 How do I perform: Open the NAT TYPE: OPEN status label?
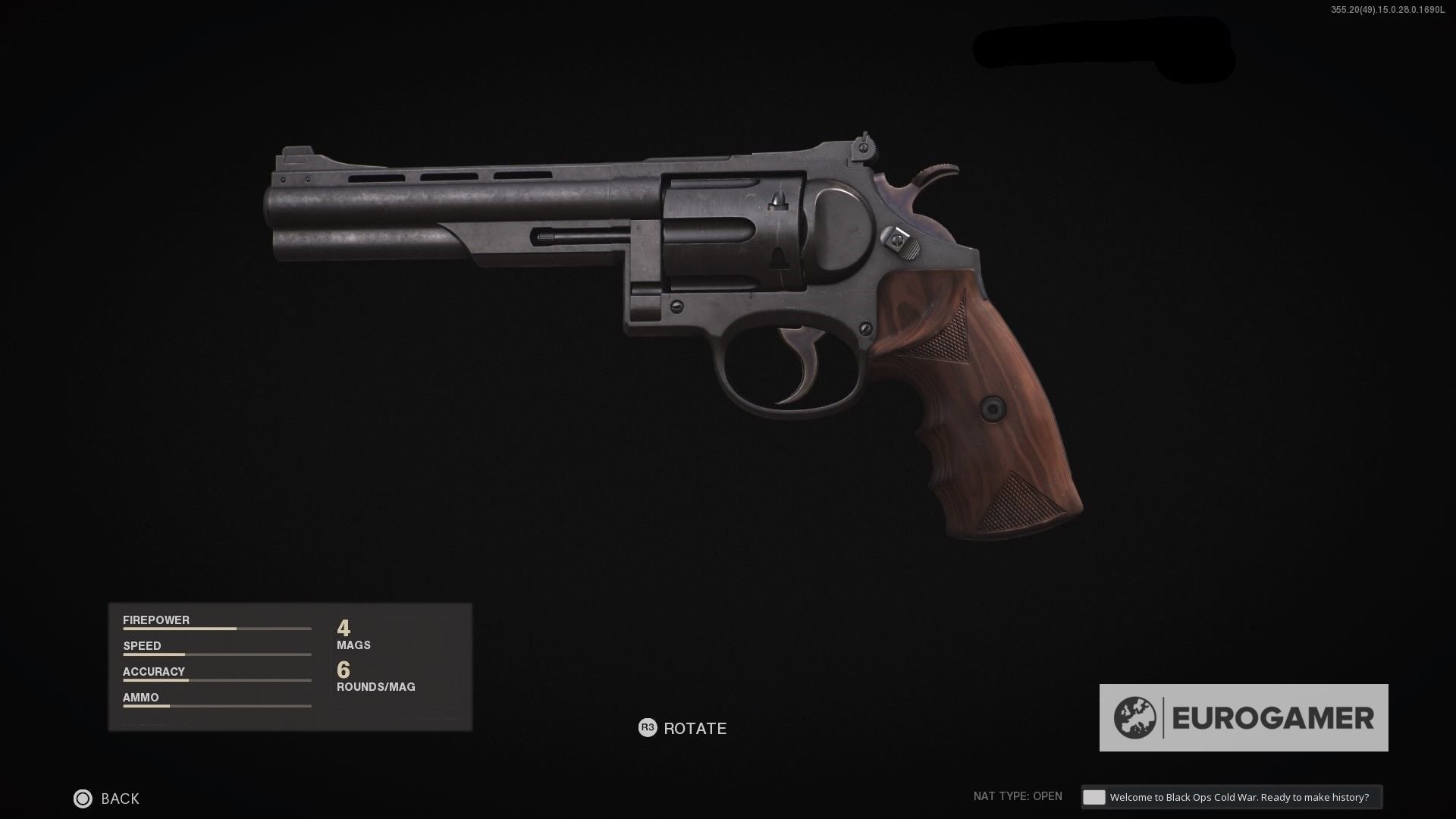coord(1018,796)
